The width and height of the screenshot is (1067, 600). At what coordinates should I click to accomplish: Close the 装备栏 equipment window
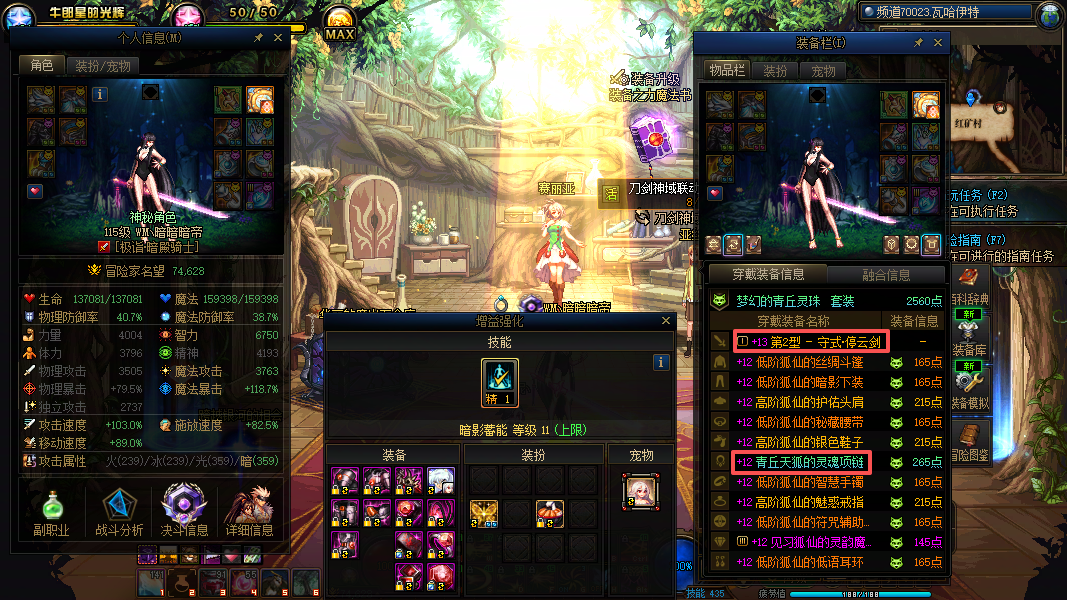(938, 43)
